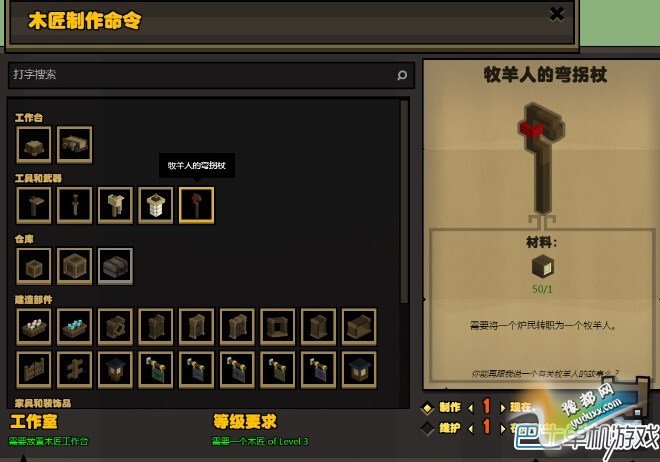Choose the large wooden crate recipe

click(75, 266)
